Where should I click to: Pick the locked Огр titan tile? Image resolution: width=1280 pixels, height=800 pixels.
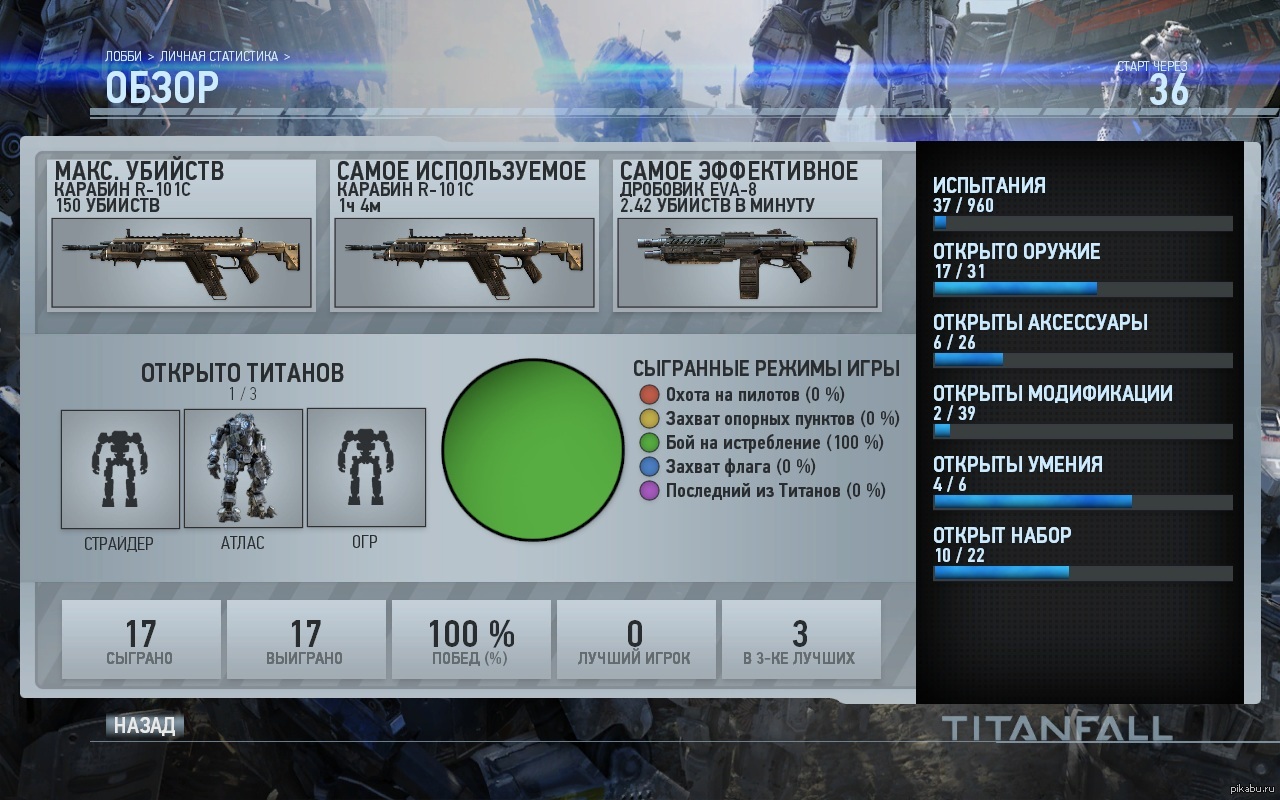(x=366, y=468)
